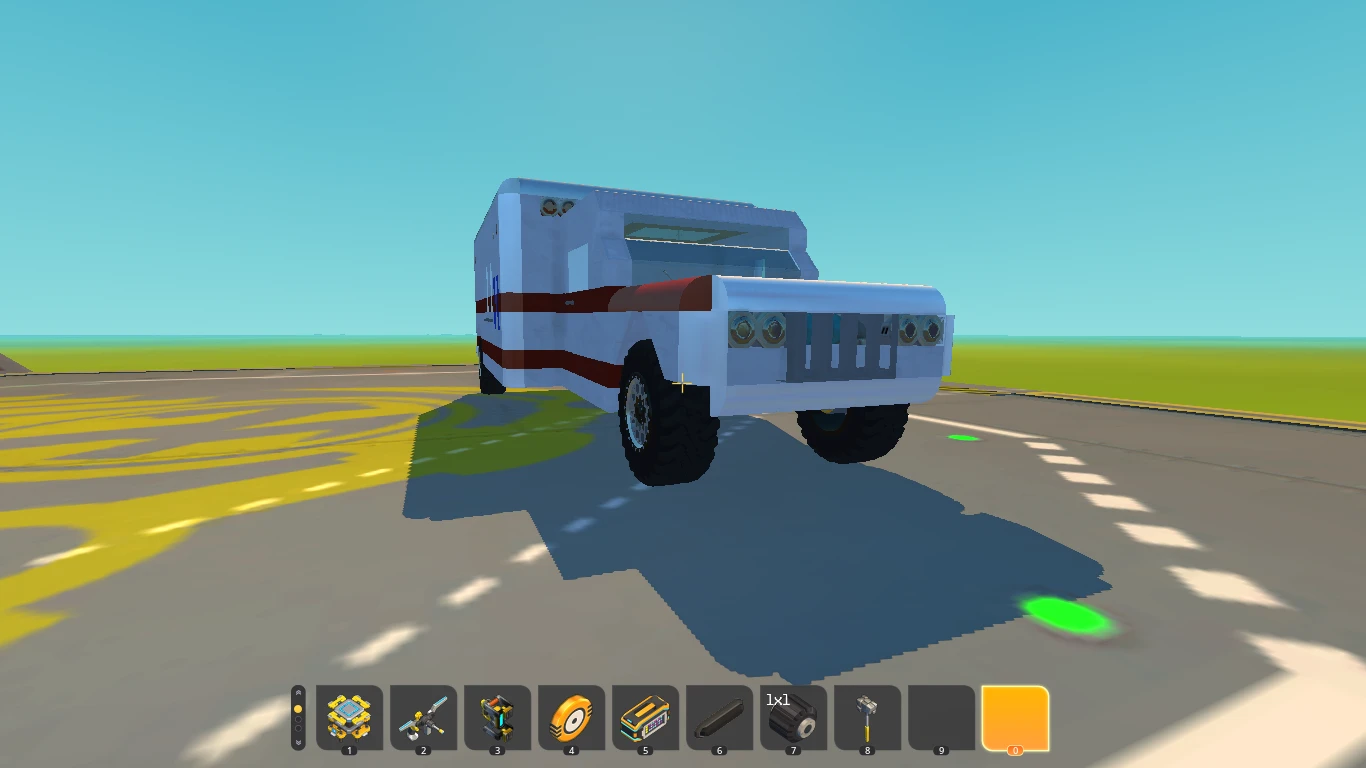This screenshot has height=768, width=1366.
Task: Click the empty hotbar slot 9
Action: click(940, 718)
